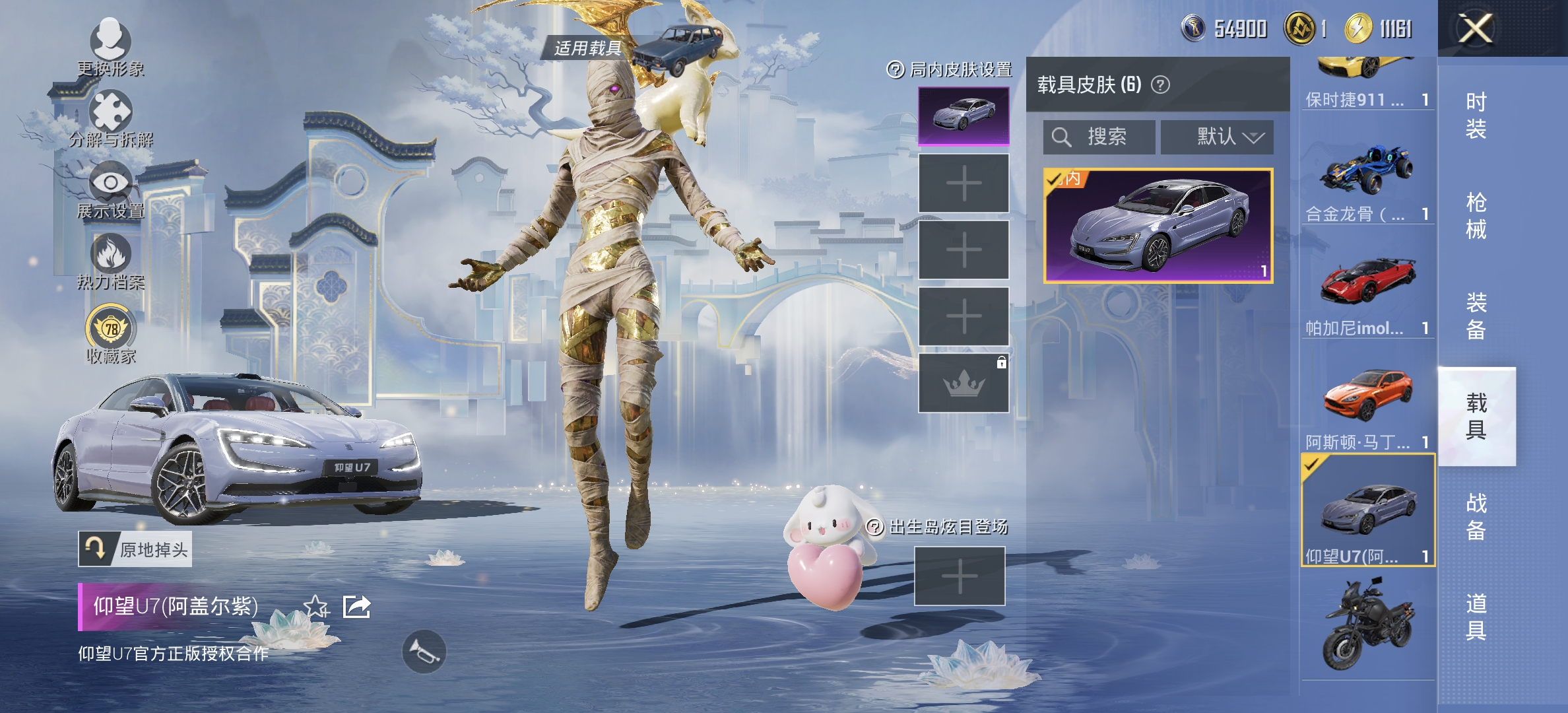The height and width of the screenshot is (713, 1568).
Task: Switch to the 枪械 firearms tab
Action: click(x=1476, y=215)
